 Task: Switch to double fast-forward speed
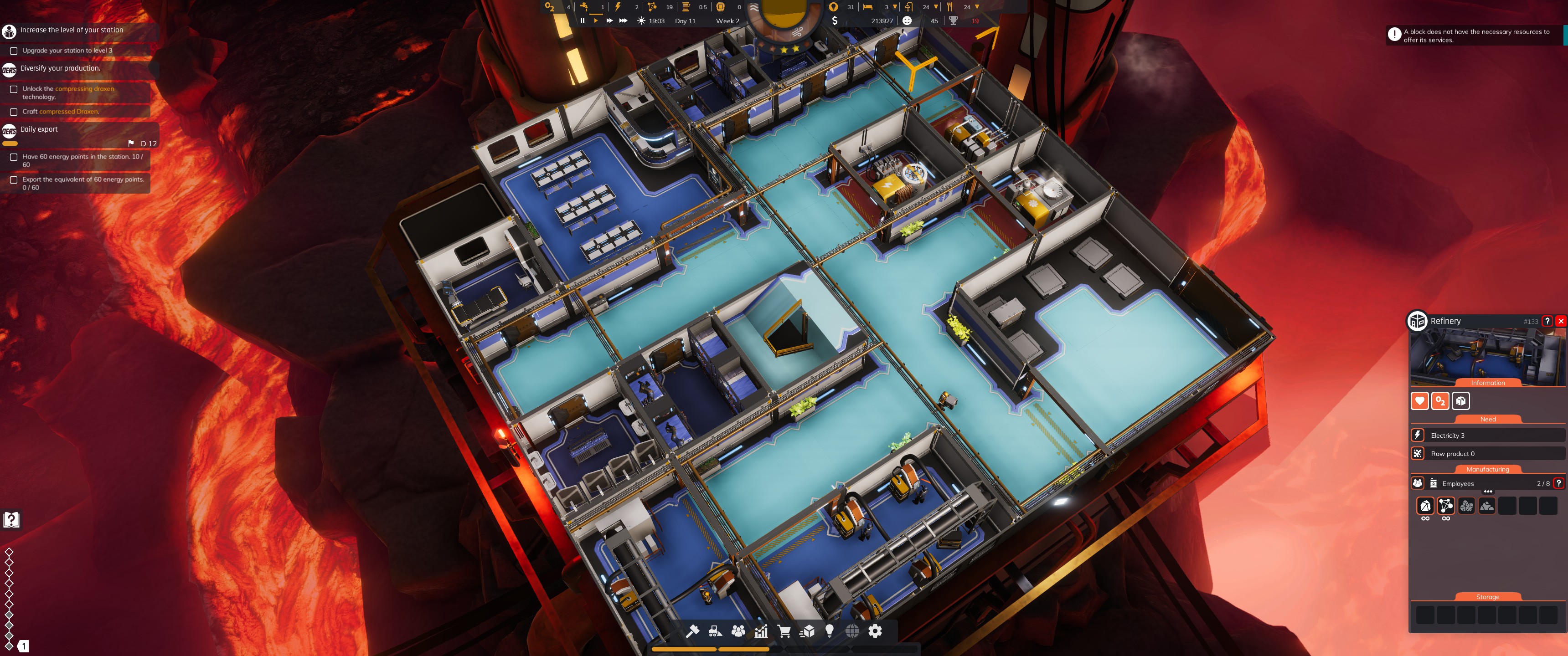(x=609, y=20)
